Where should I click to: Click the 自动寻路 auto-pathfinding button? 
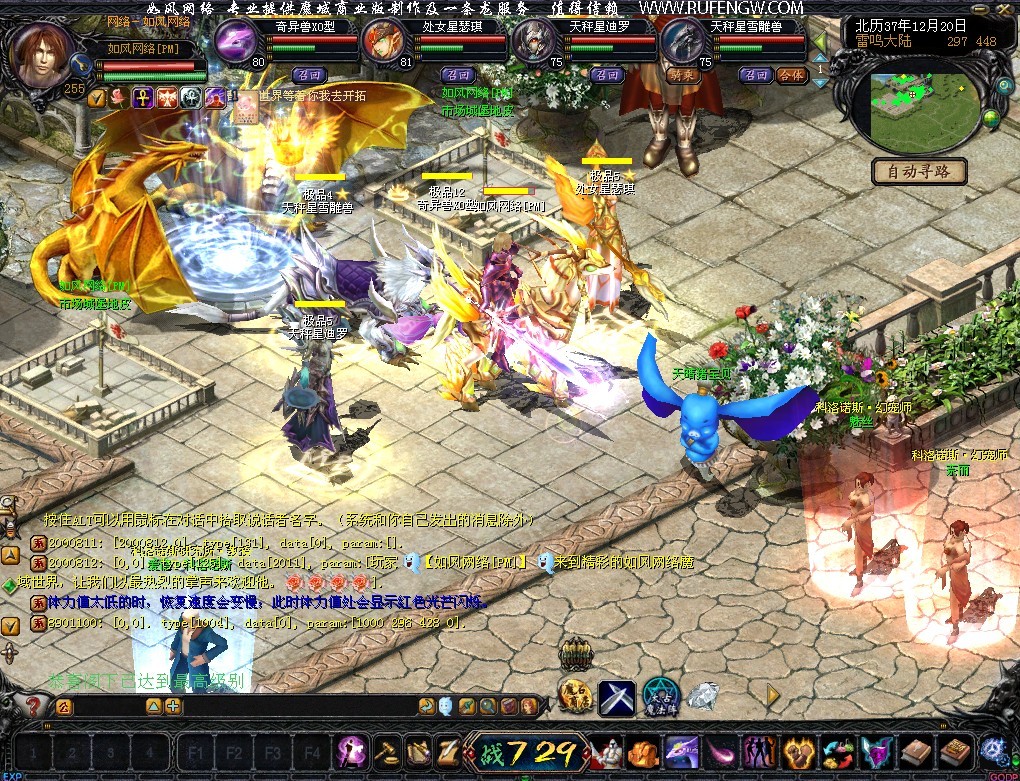pyautogui.click(x=919, y=171)
